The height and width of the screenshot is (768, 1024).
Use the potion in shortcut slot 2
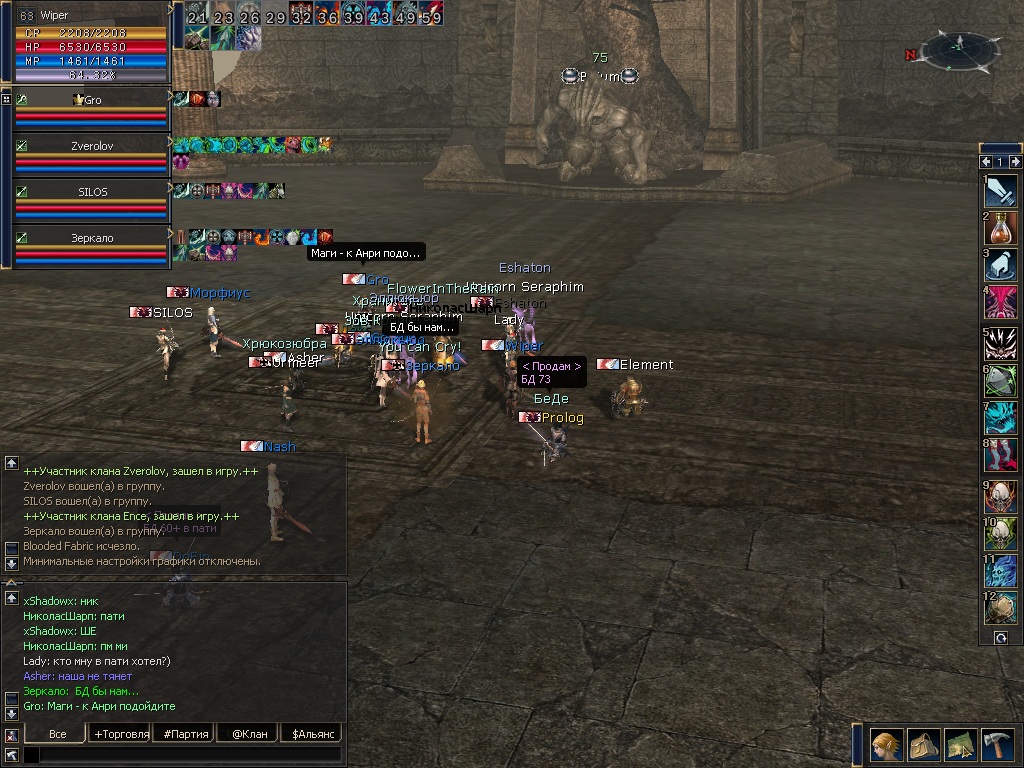(x=1000, y=228)
